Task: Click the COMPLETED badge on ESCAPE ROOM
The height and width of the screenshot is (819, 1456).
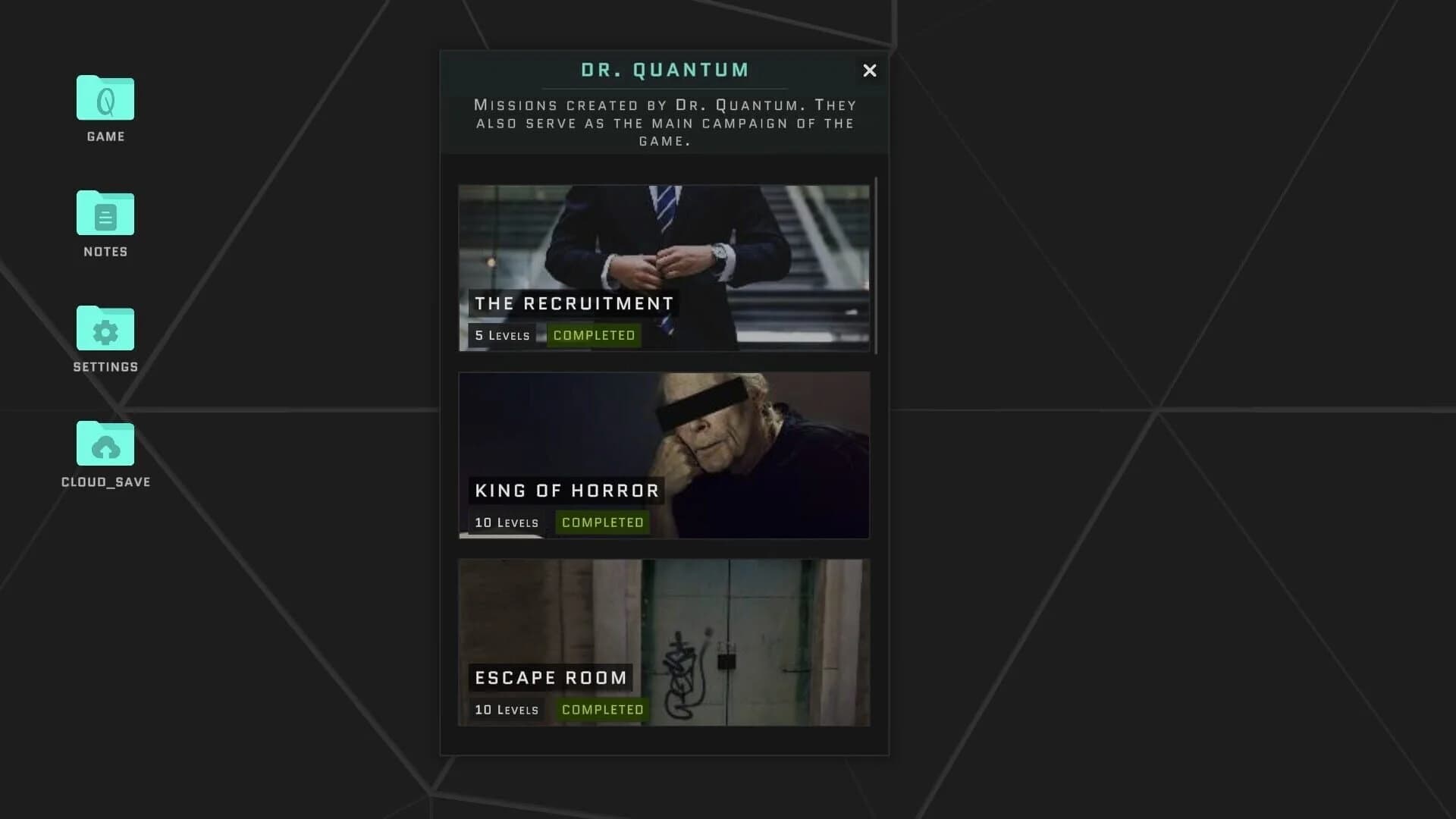Action: pos(603,709)
